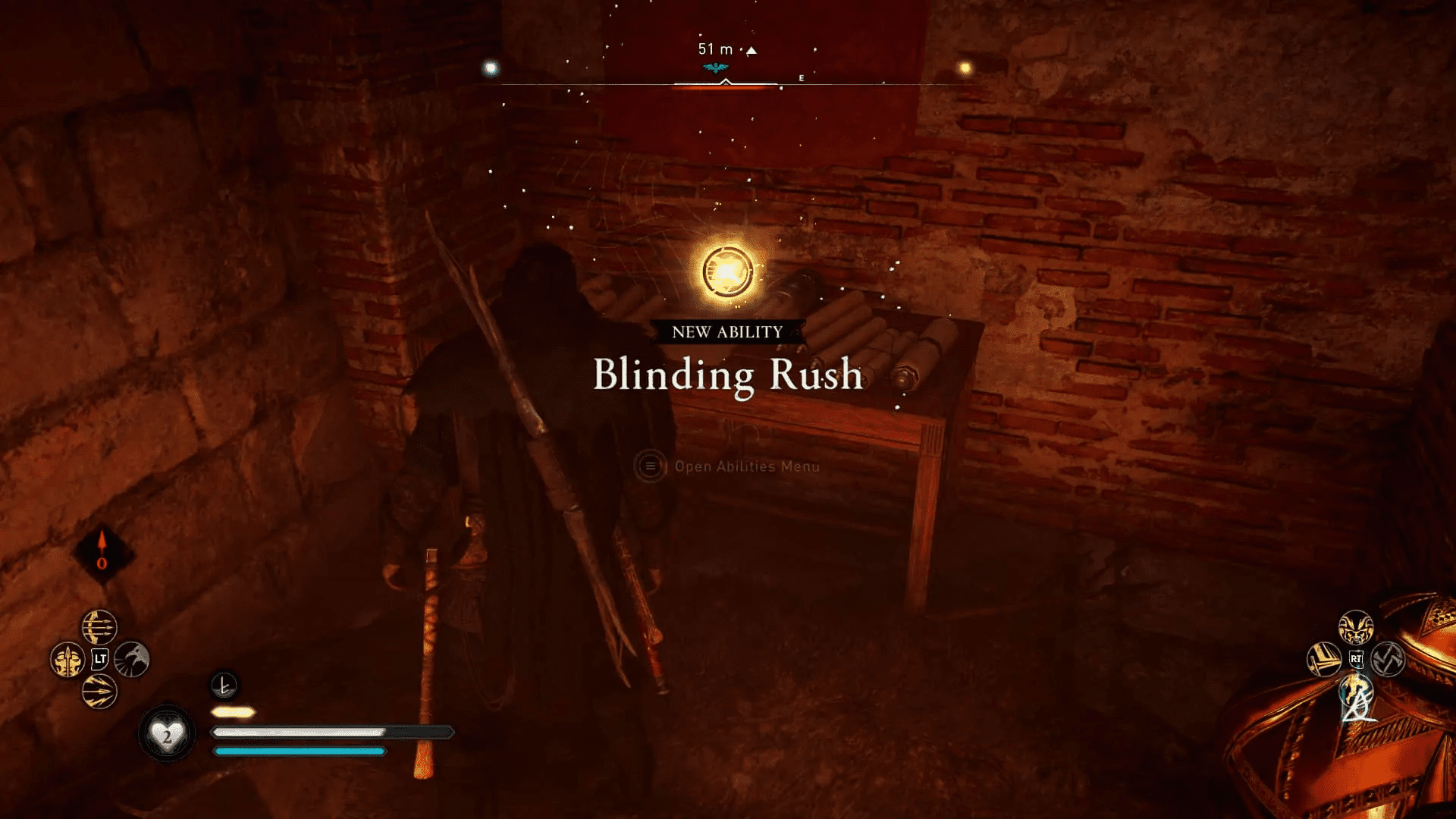The image size is (1456, 819).
Task: Click the NEW ABILITY banner
Action: point(726,331)
